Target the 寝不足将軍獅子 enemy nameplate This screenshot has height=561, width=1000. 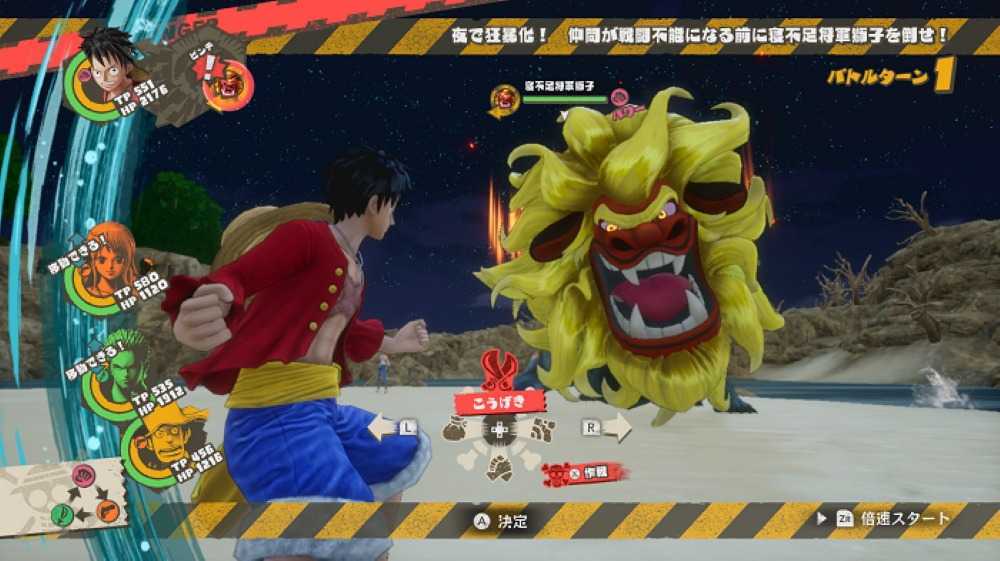pos(552,95)
